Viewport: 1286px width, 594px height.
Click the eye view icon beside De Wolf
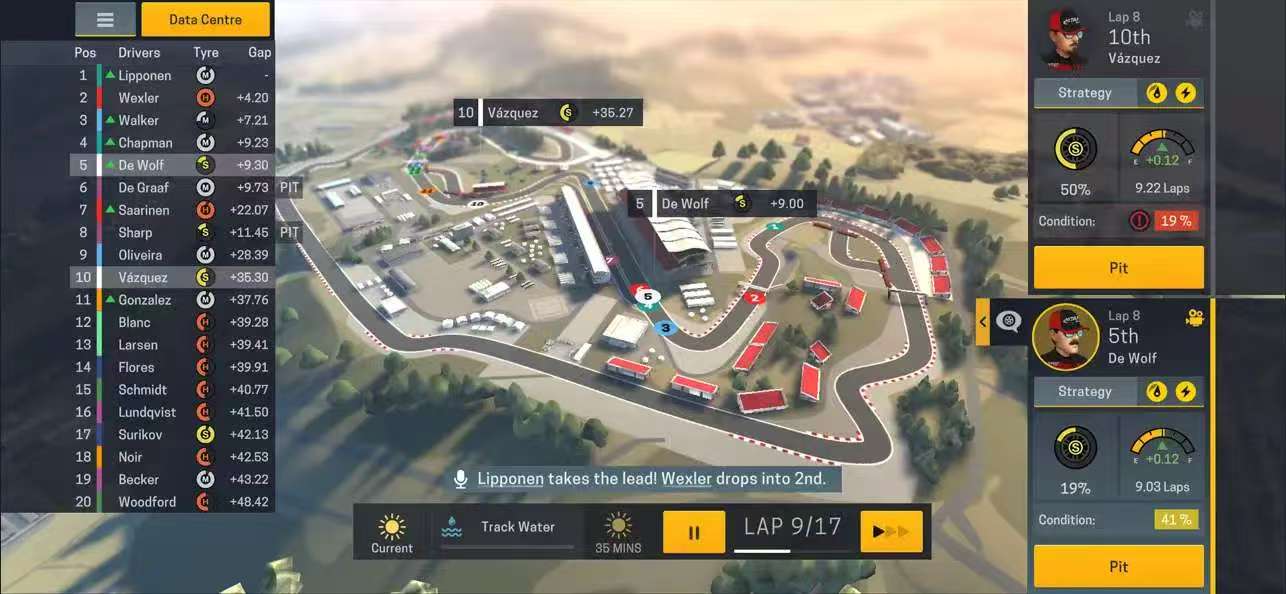pyautogui.click(x=1008, y=322)
